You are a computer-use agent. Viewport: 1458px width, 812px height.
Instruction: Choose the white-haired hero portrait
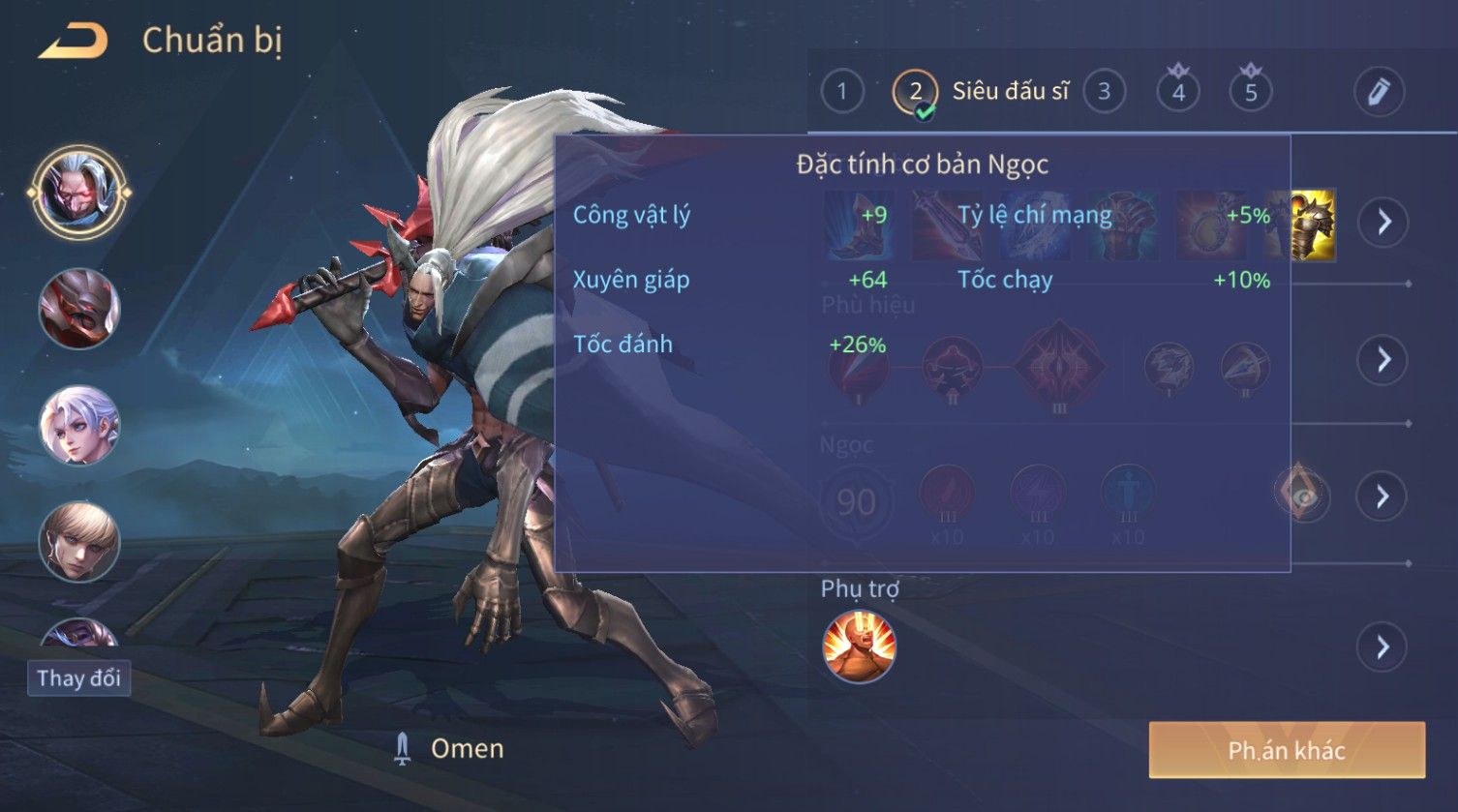(79, 426)
